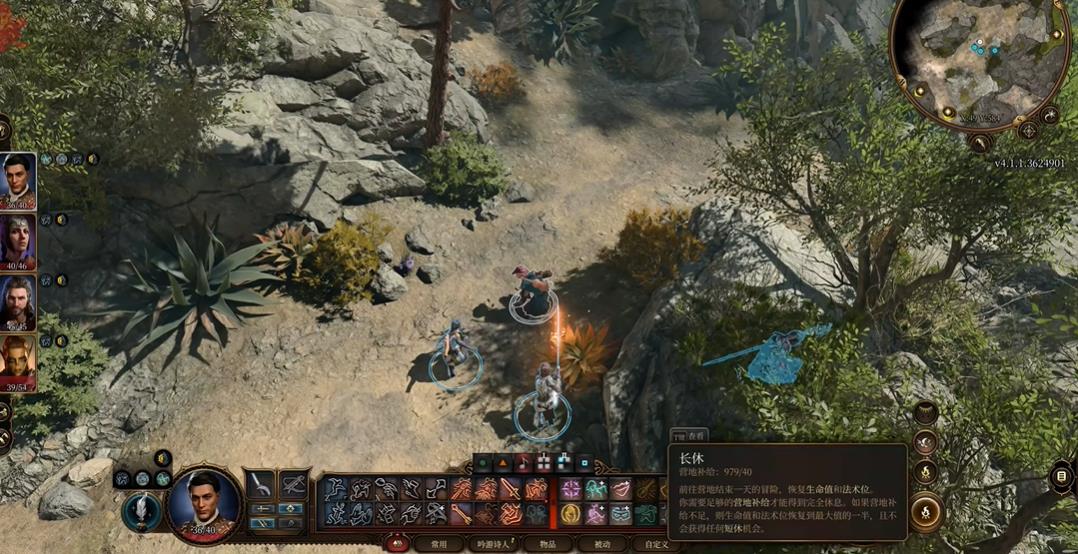Click the active character's large portrait
The height and width of the screenshot is (554, 1078).
click(205, 503)
